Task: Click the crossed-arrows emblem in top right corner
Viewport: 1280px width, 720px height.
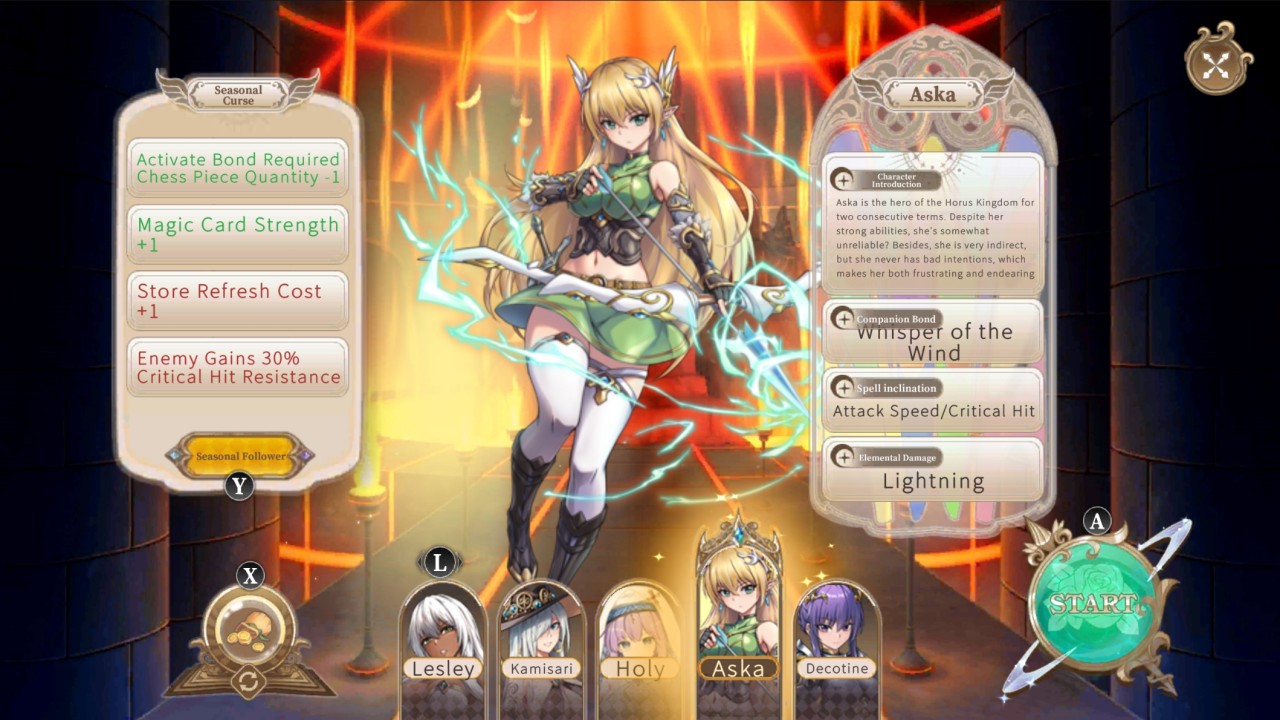Action: pos(1215,65)
